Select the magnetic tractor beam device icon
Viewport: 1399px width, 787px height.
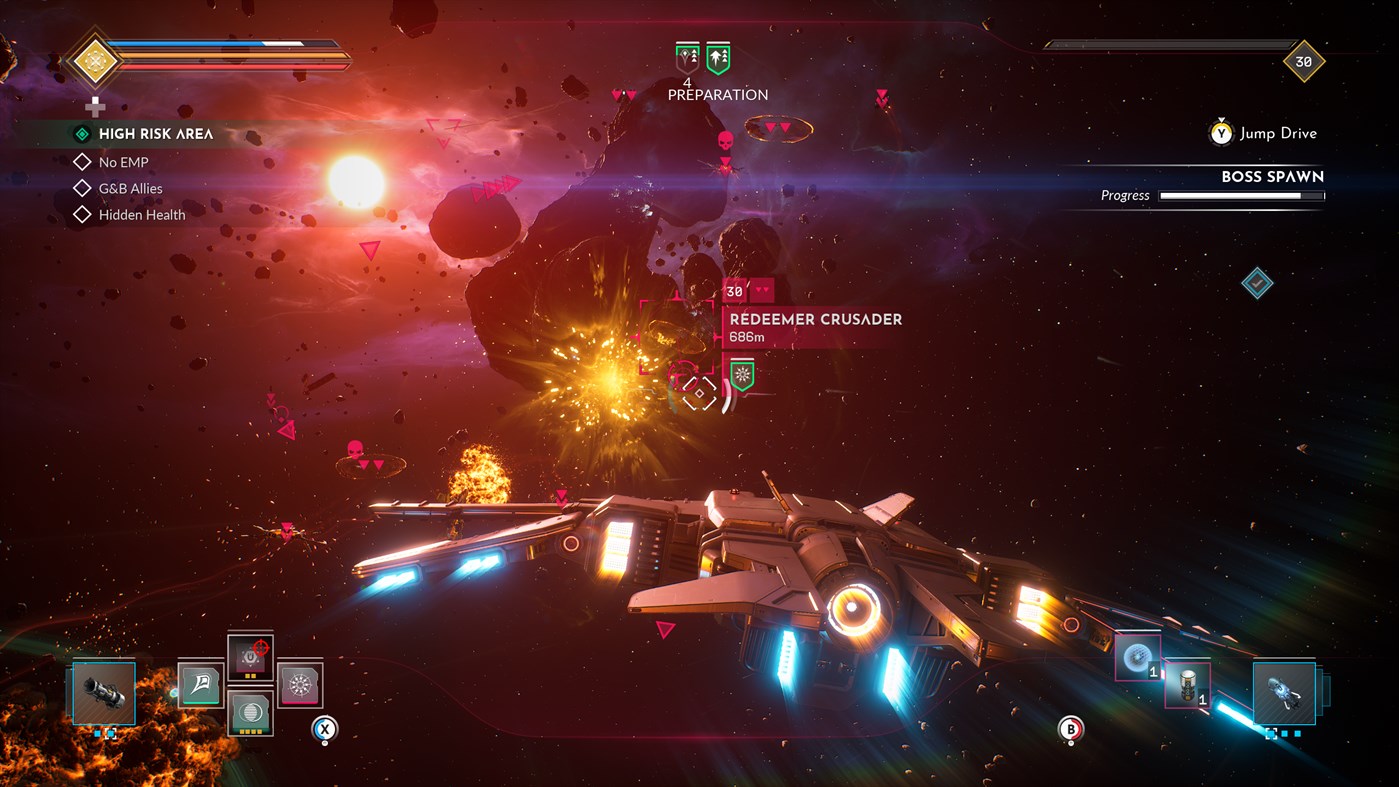tap(250, 658)
